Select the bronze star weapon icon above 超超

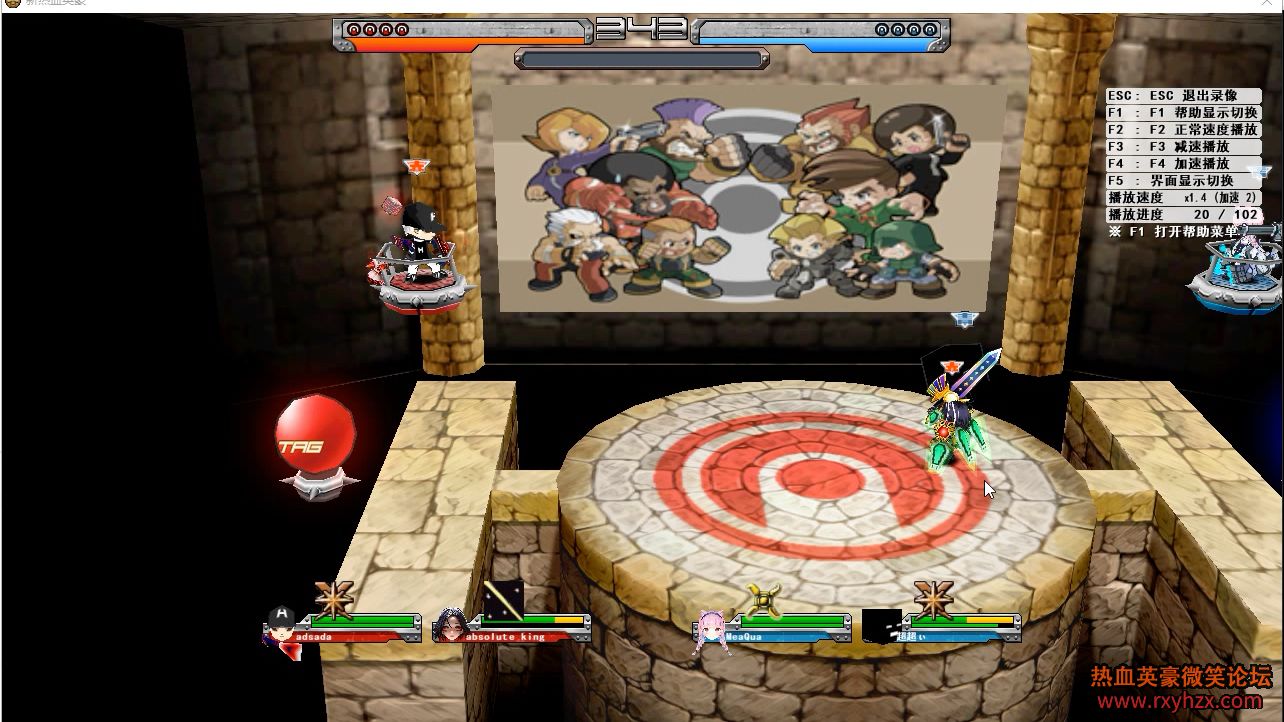tap(933, 598)
